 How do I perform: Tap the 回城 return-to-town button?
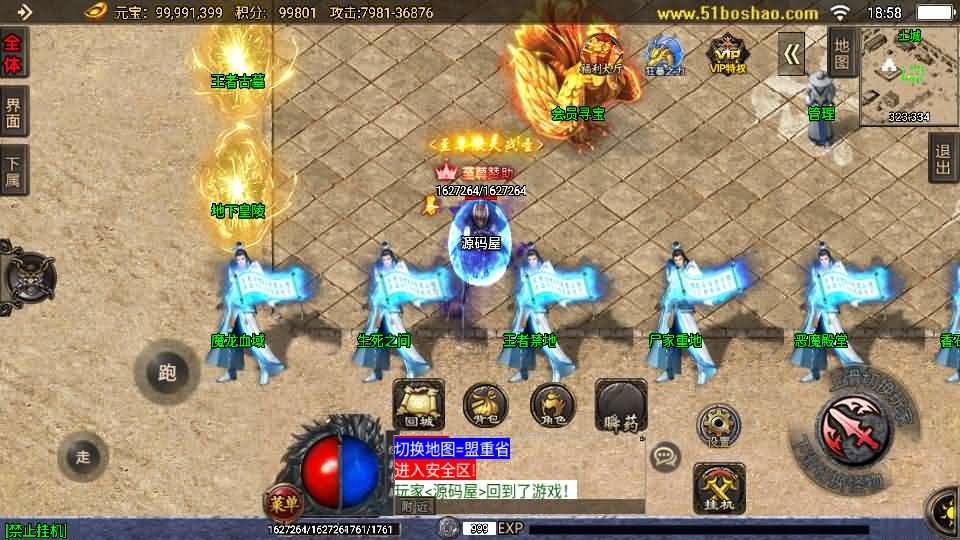coord(418,404)
